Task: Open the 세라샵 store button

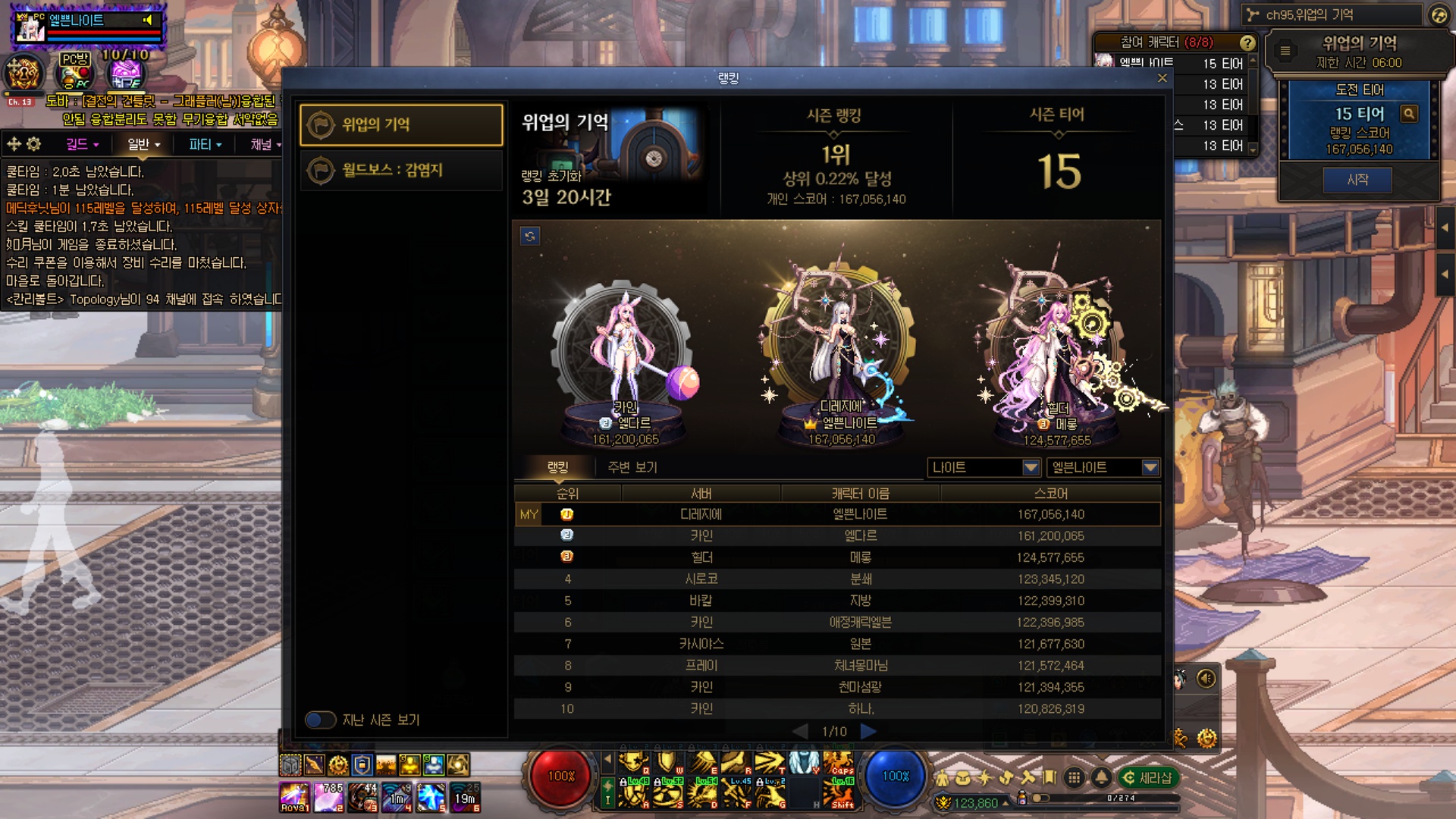Action: [x=1148, y=777]
